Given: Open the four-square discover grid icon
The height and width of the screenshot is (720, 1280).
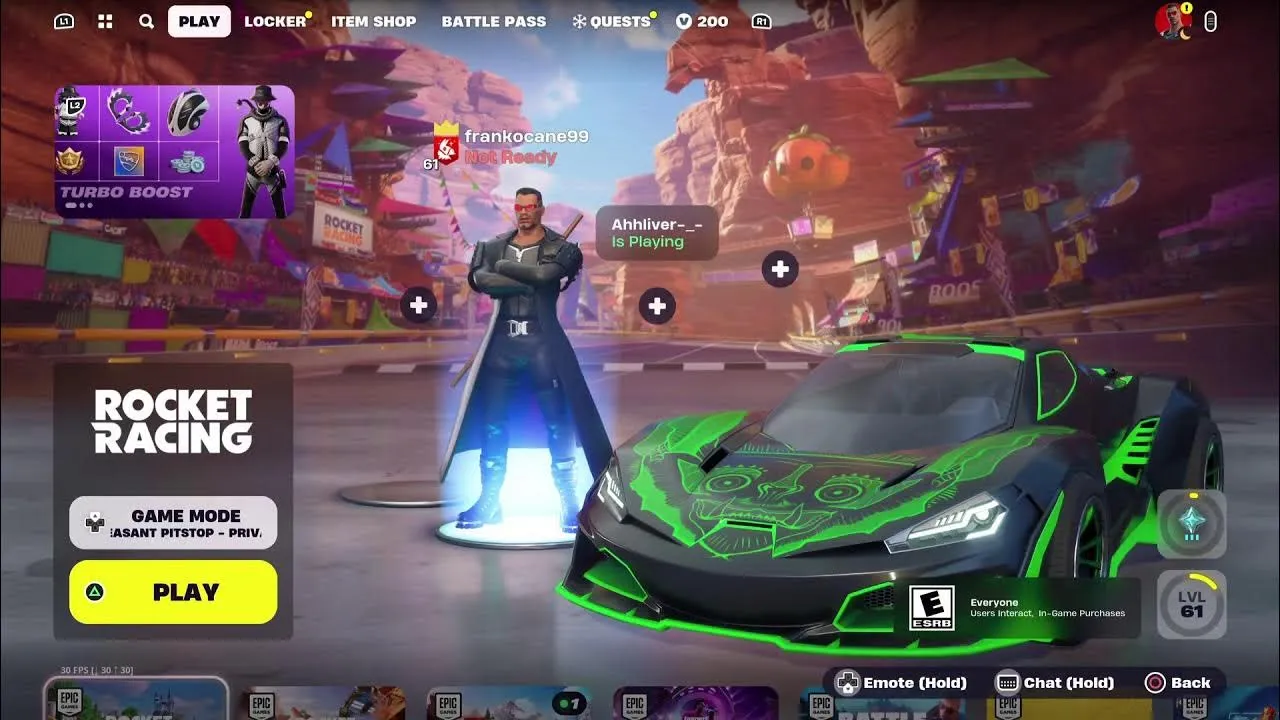Looking at the screenshot, I should [x=105, y=21].
